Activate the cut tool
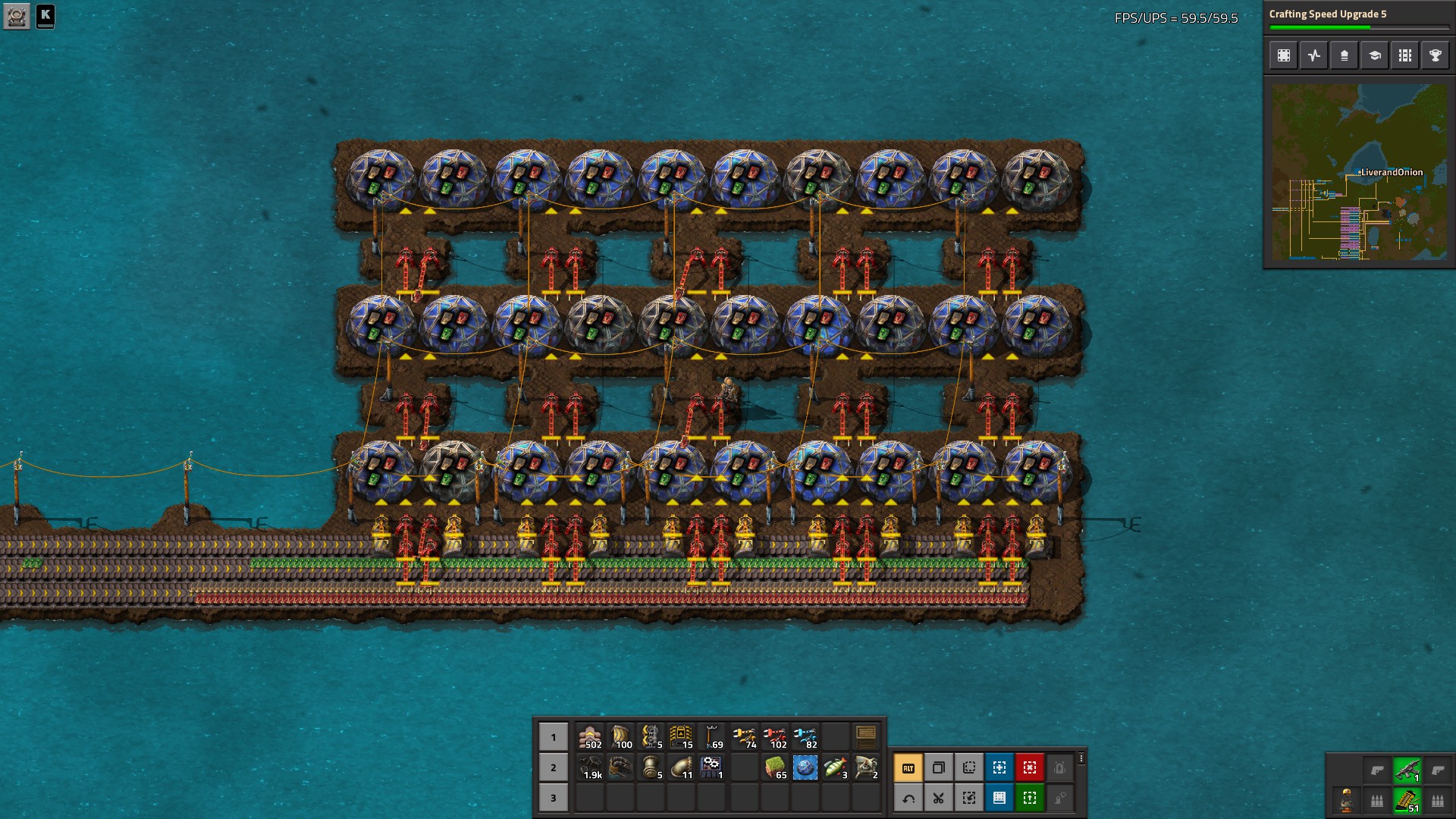Image resolution: width=1456 pixels, height=819 pixels. pyautogui.click(x=938, y=798)
